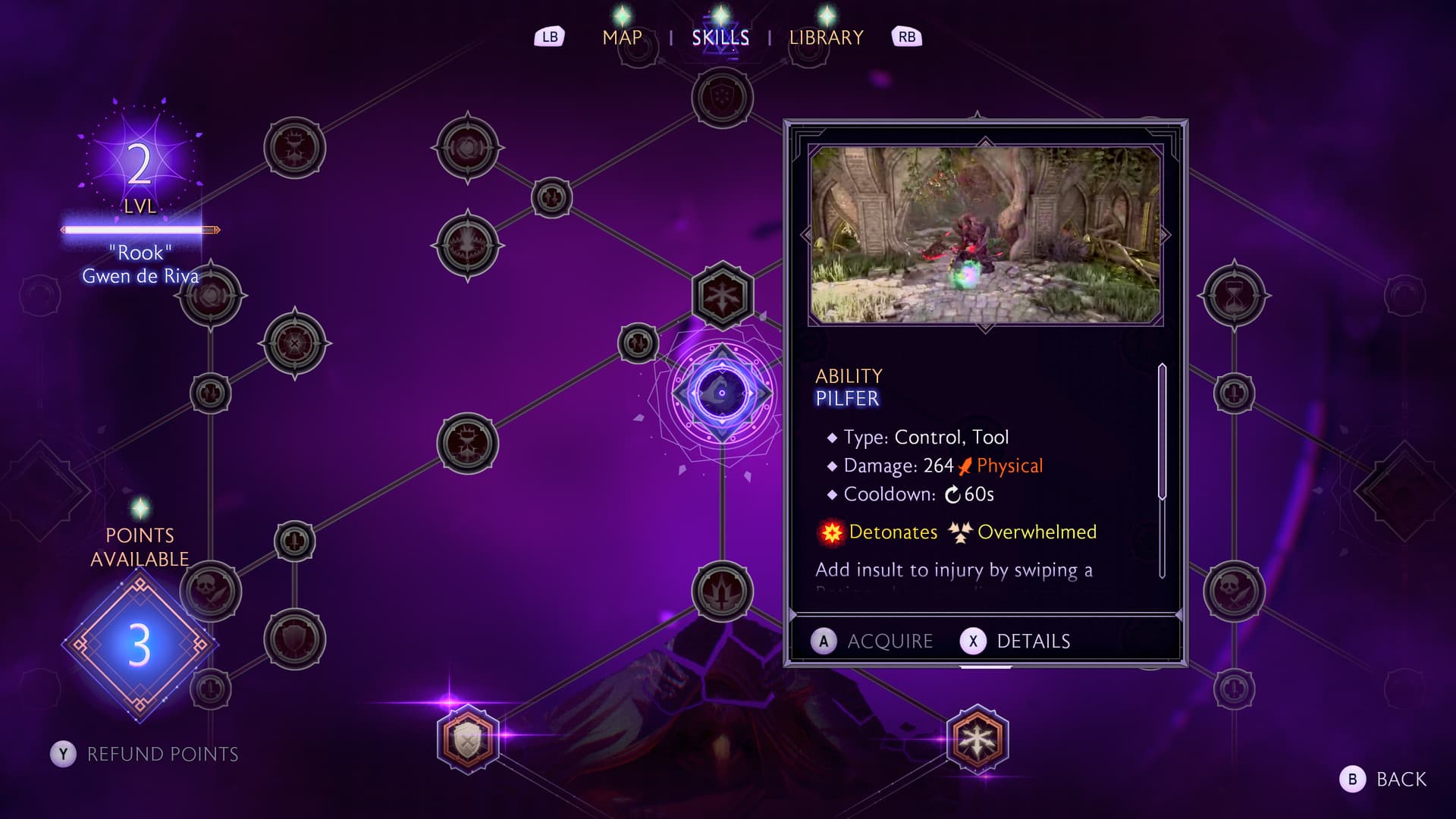Select the Skills tab
The height and width of the screenshot is (819, 1456).
tap(720, 37)
